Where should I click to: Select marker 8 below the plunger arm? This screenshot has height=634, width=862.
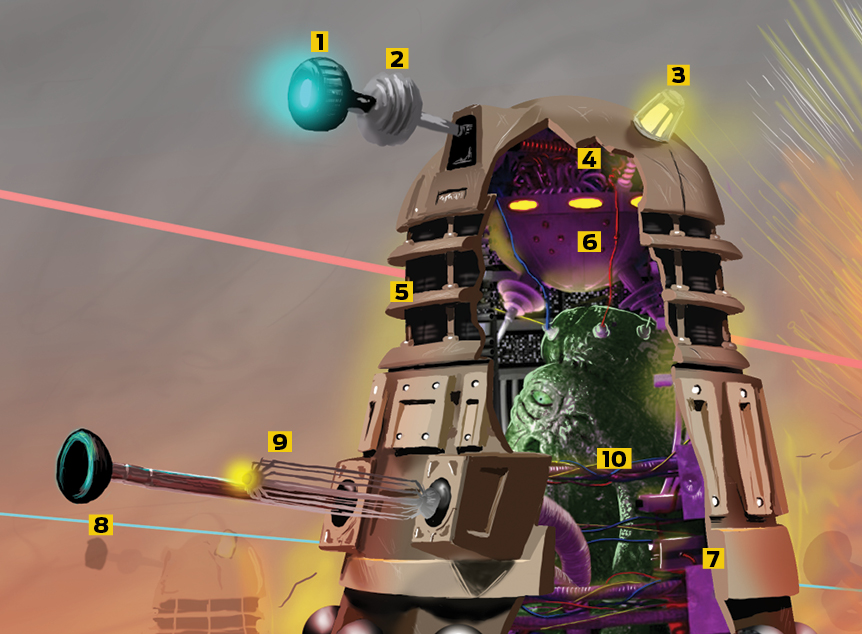point(100,524)
